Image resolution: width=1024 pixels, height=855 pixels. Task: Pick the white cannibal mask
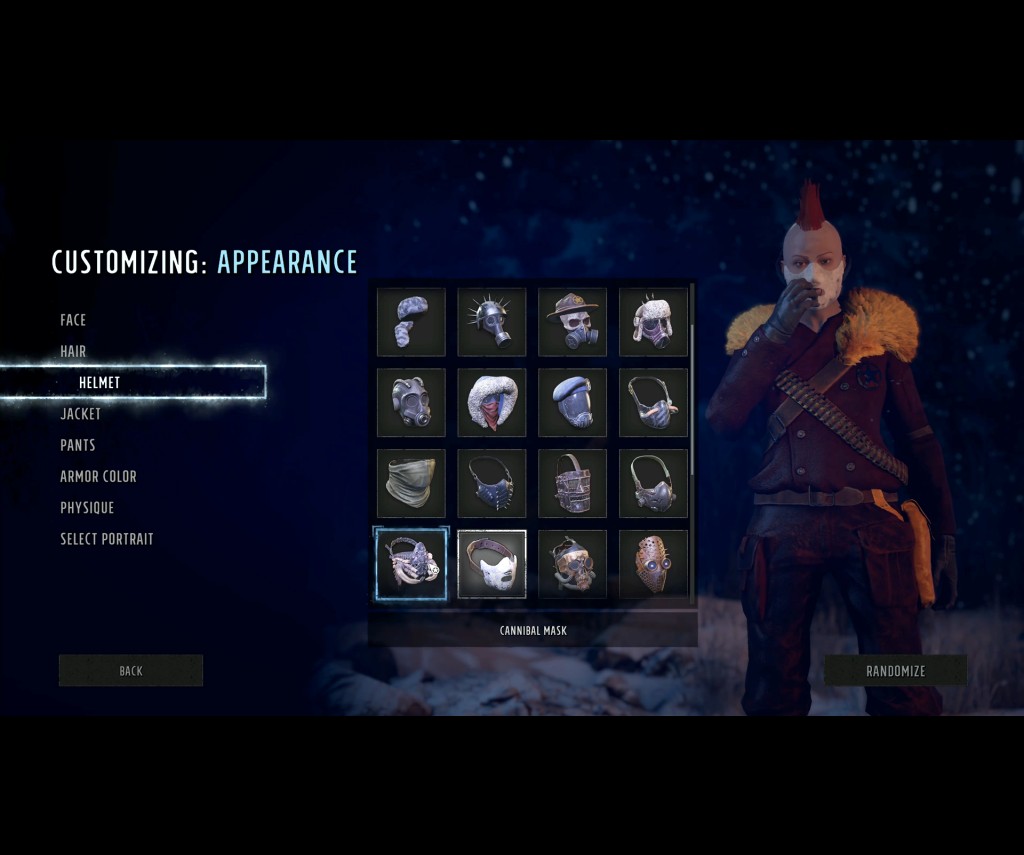pyautogui.click(x=492, y=565)
